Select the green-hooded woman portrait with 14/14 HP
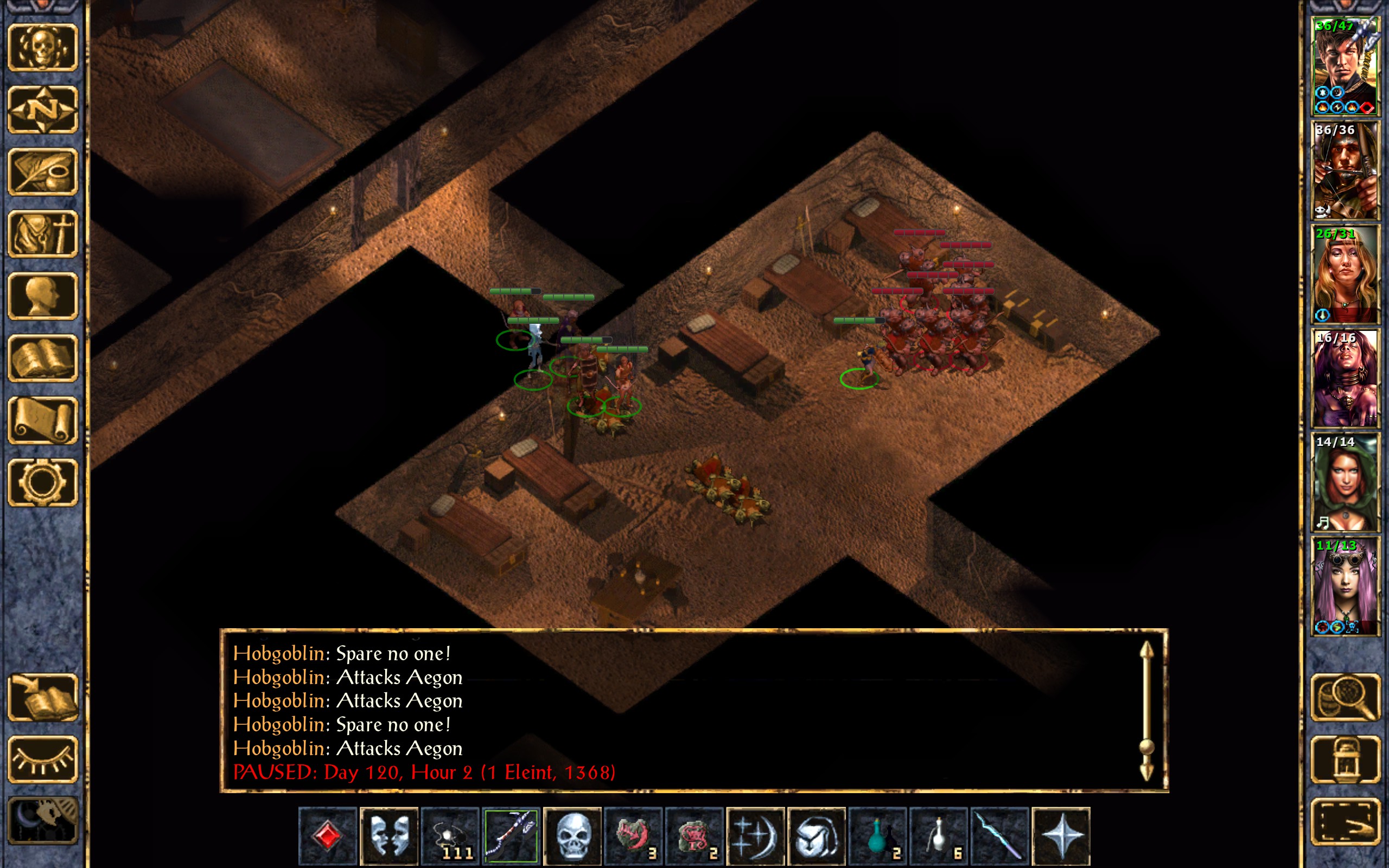Viewport: 1389px width, 868px height. pos(1345,482)
